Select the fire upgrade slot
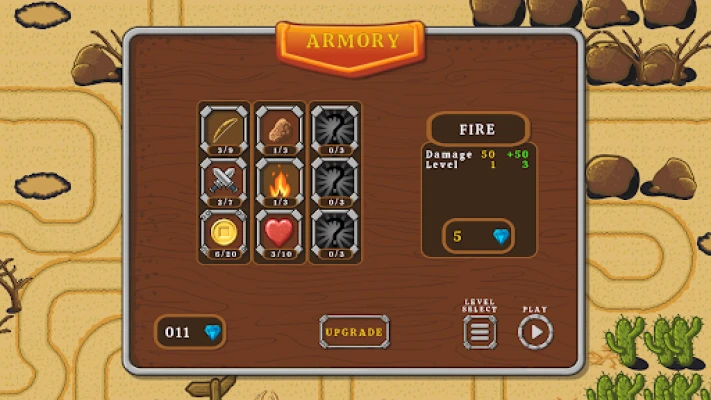The width and height of the screenshot is (711, 400). pyautogui.click(x=280, y=182)
